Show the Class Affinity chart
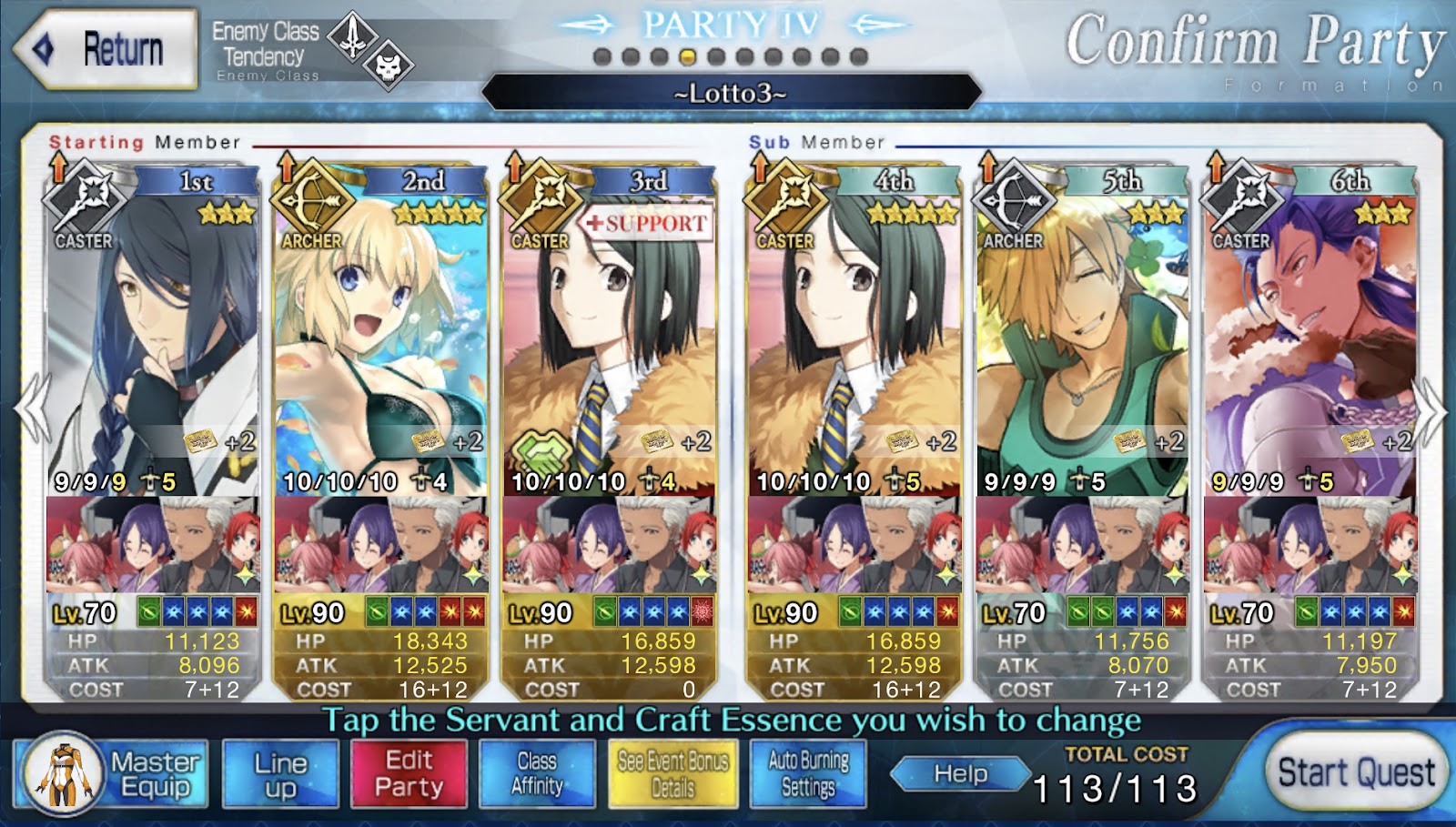The image size is (1456, 827). click(537, 774)
